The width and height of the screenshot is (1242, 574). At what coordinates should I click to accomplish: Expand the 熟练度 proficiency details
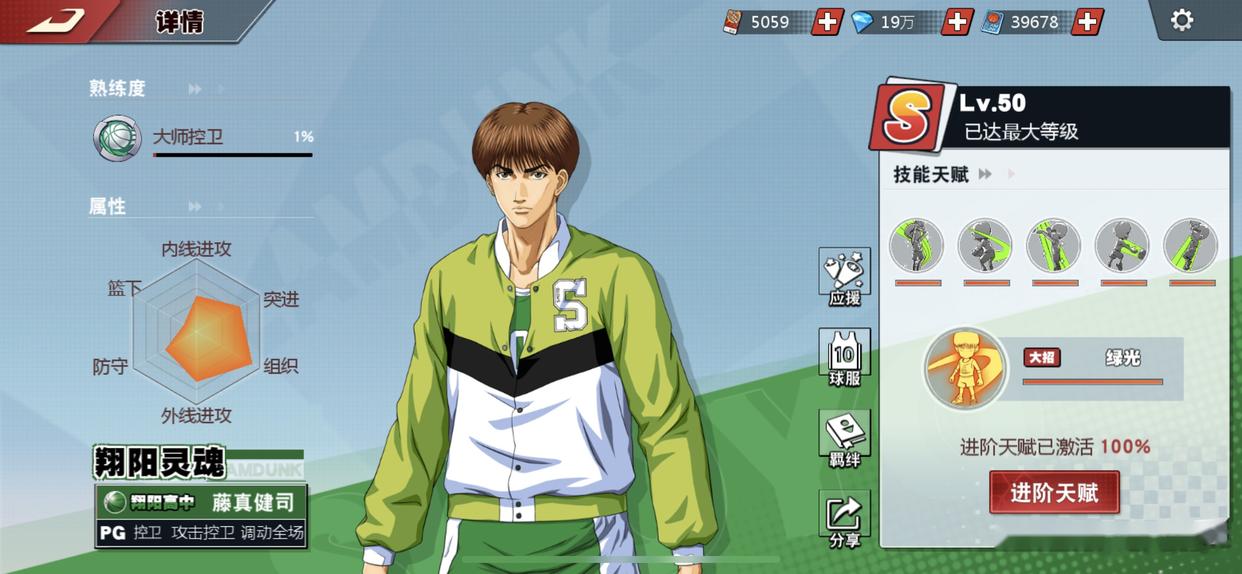click(195, 89)
